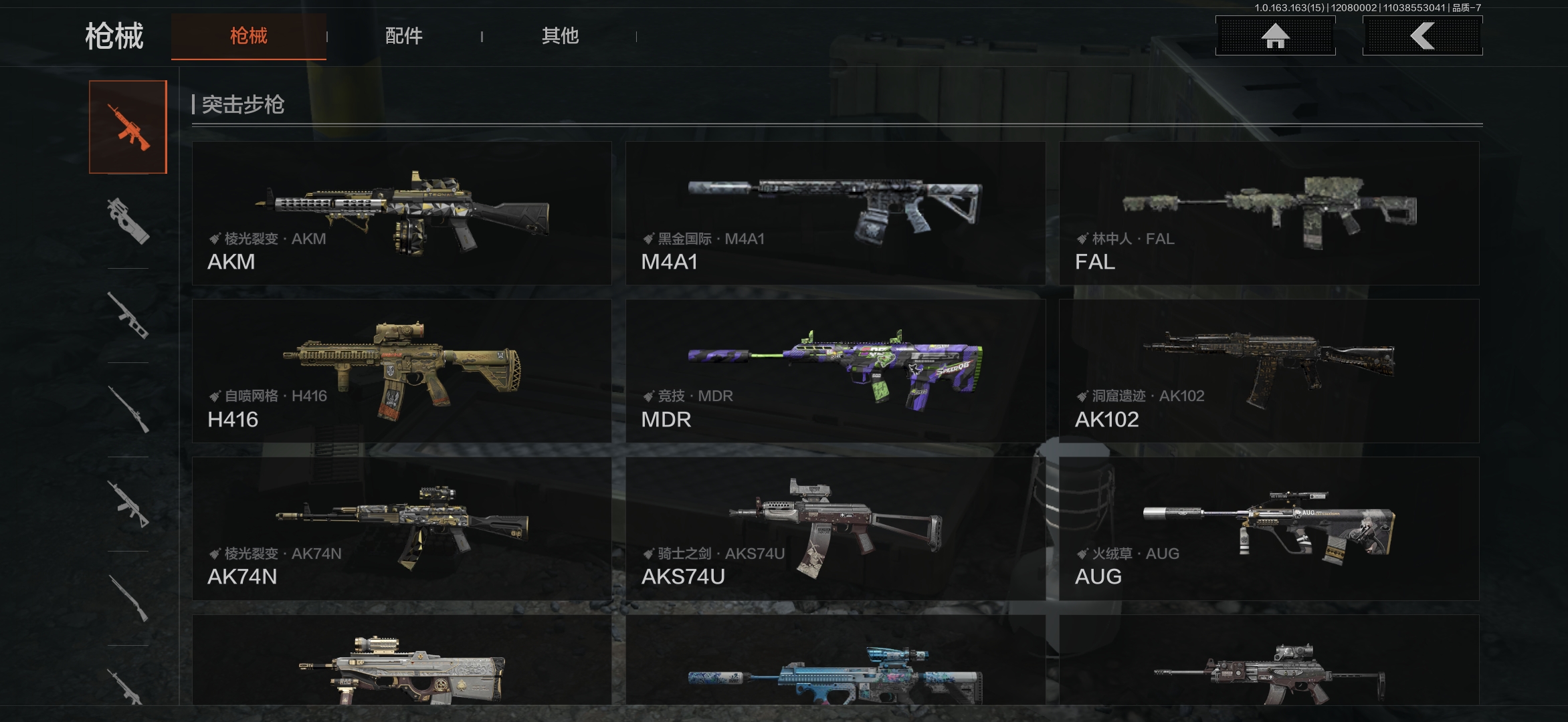1568x722 pixels.
Task: Click the back arrow button
Action: (1422, 35)
